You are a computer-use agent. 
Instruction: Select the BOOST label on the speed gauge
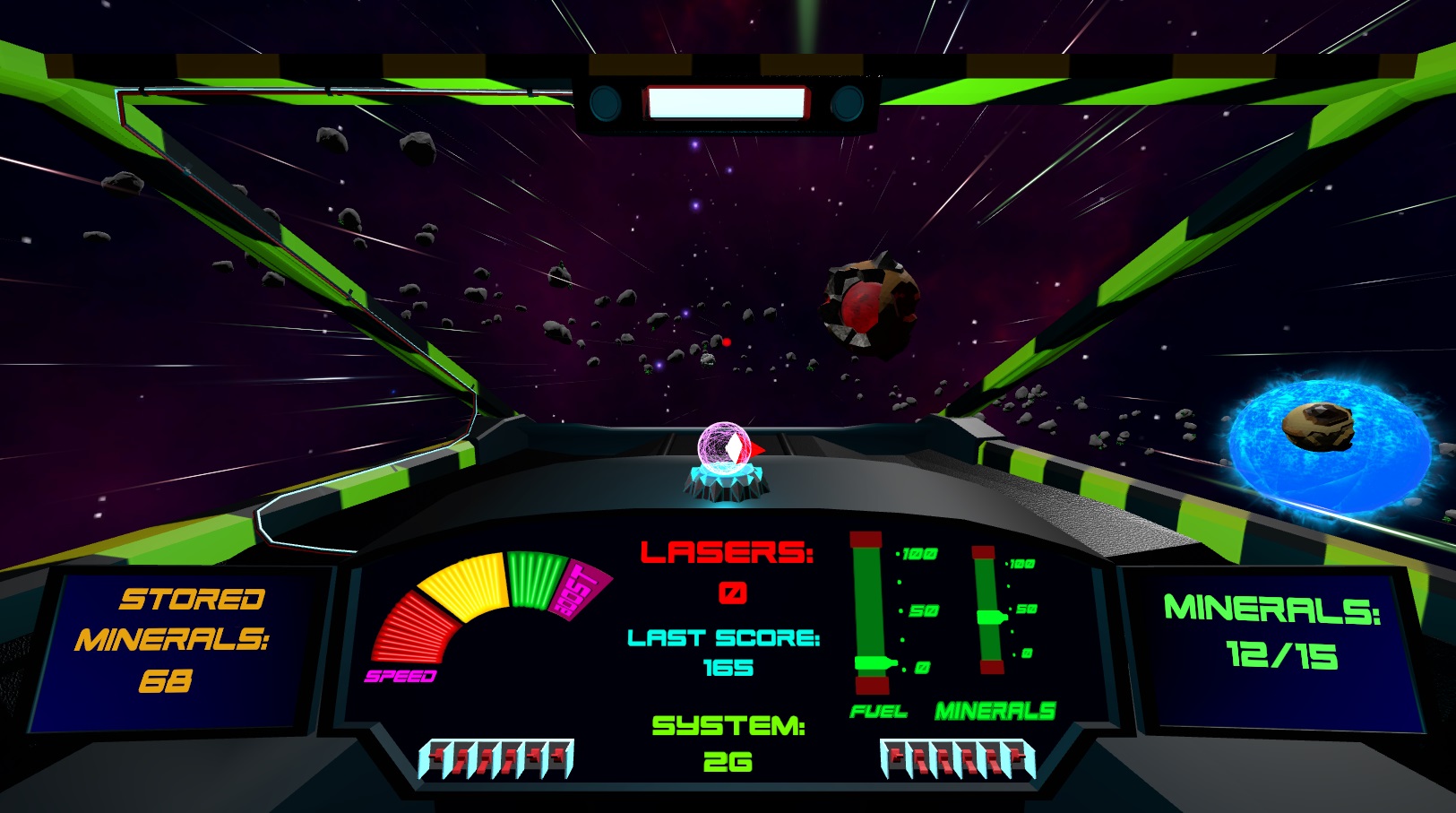click(576, 587)
